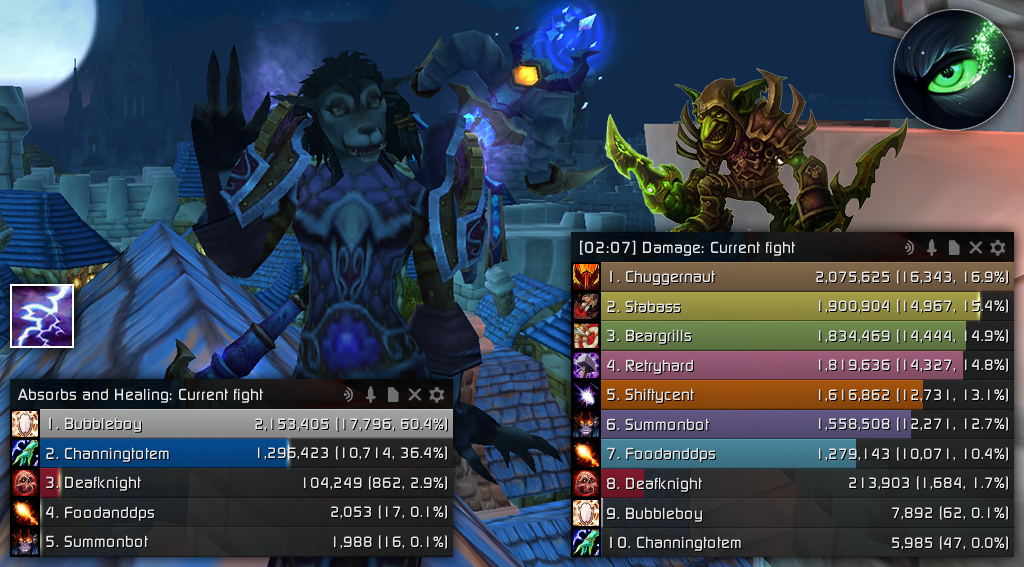Activate the lightning spell icon

tap(42, 316)
